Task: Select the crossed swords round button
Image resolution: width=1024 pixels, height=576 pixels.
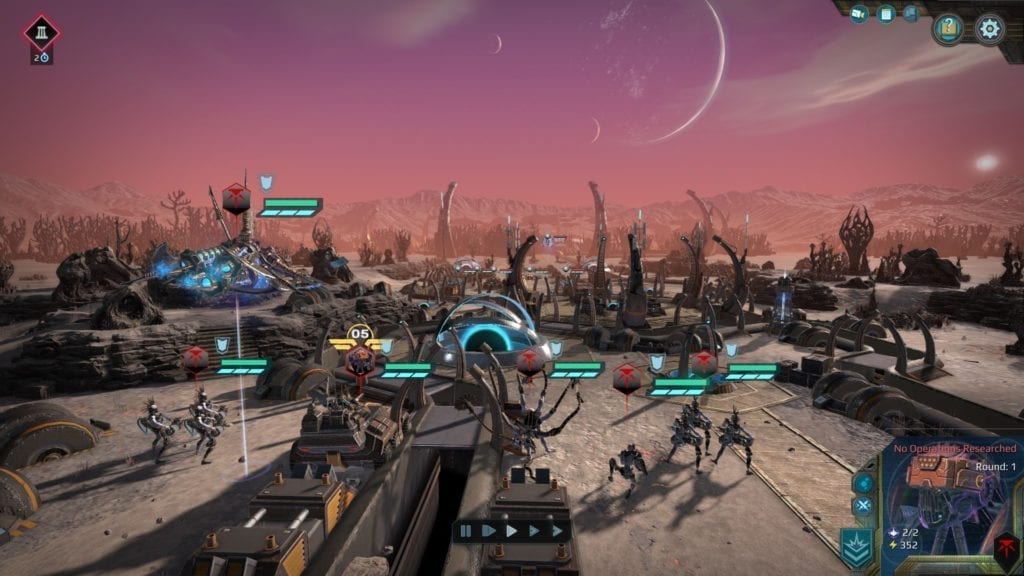Action: pos(862,506)
